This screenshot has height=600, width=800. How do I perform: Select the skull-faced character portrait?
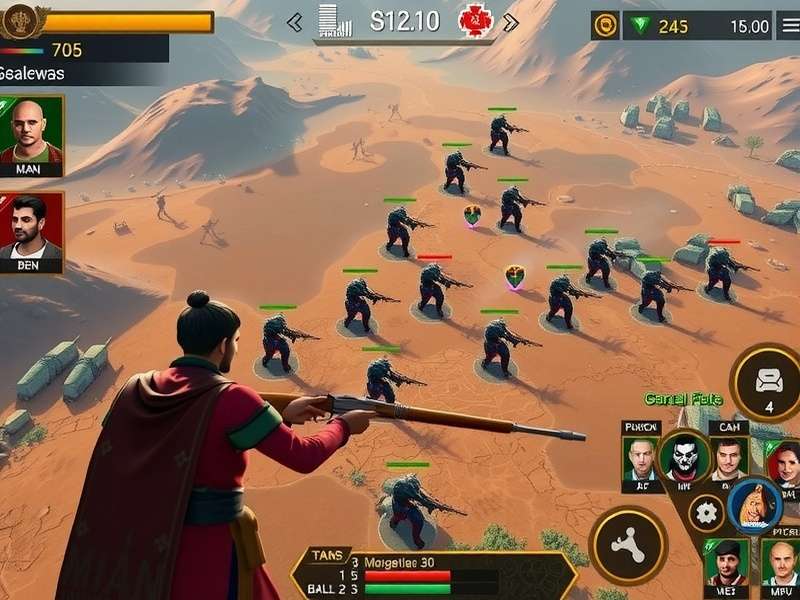(x=685, y=459)
